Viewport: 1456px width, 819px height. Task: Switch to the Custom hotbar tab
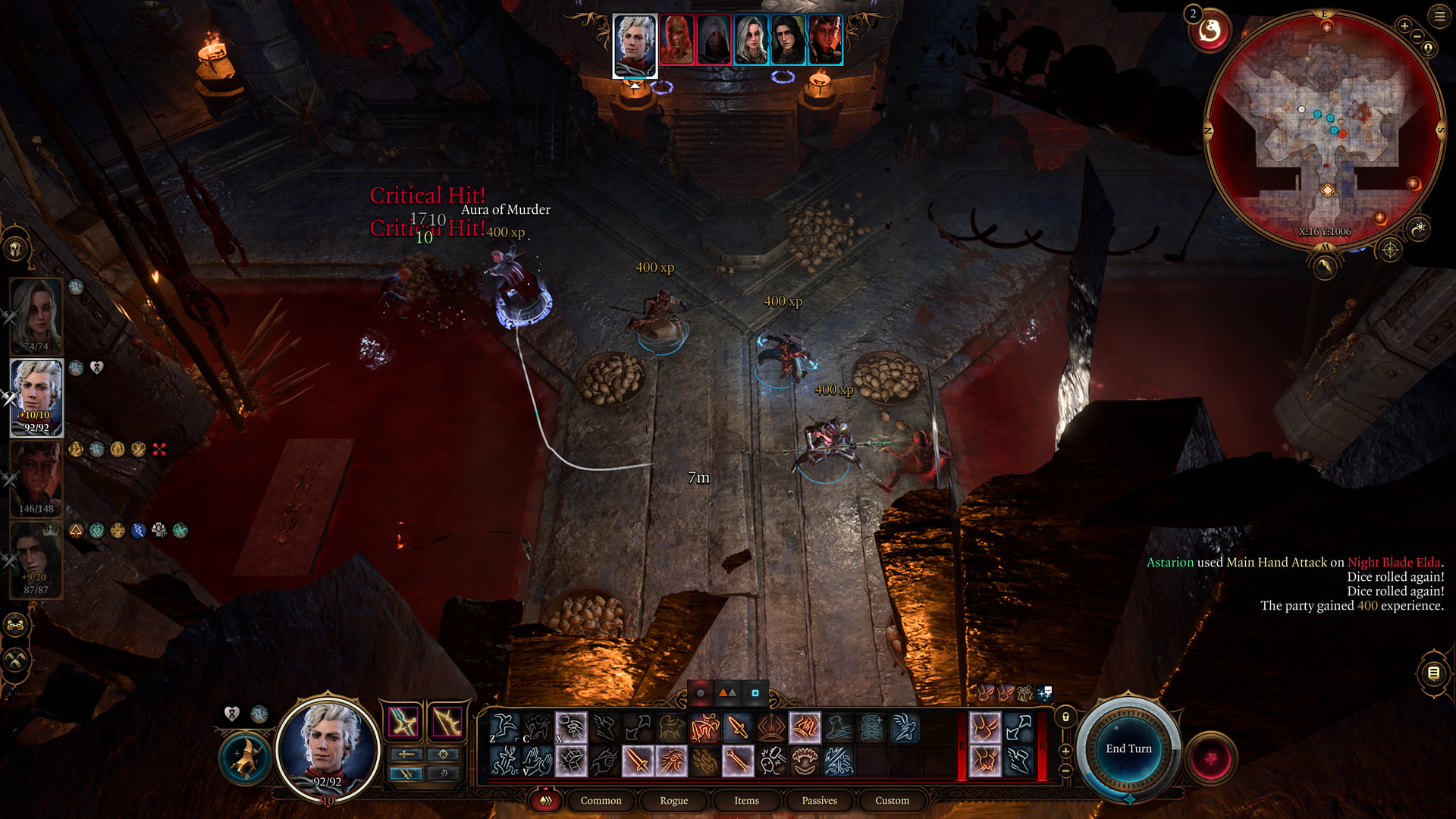click(x=892, y=801)
